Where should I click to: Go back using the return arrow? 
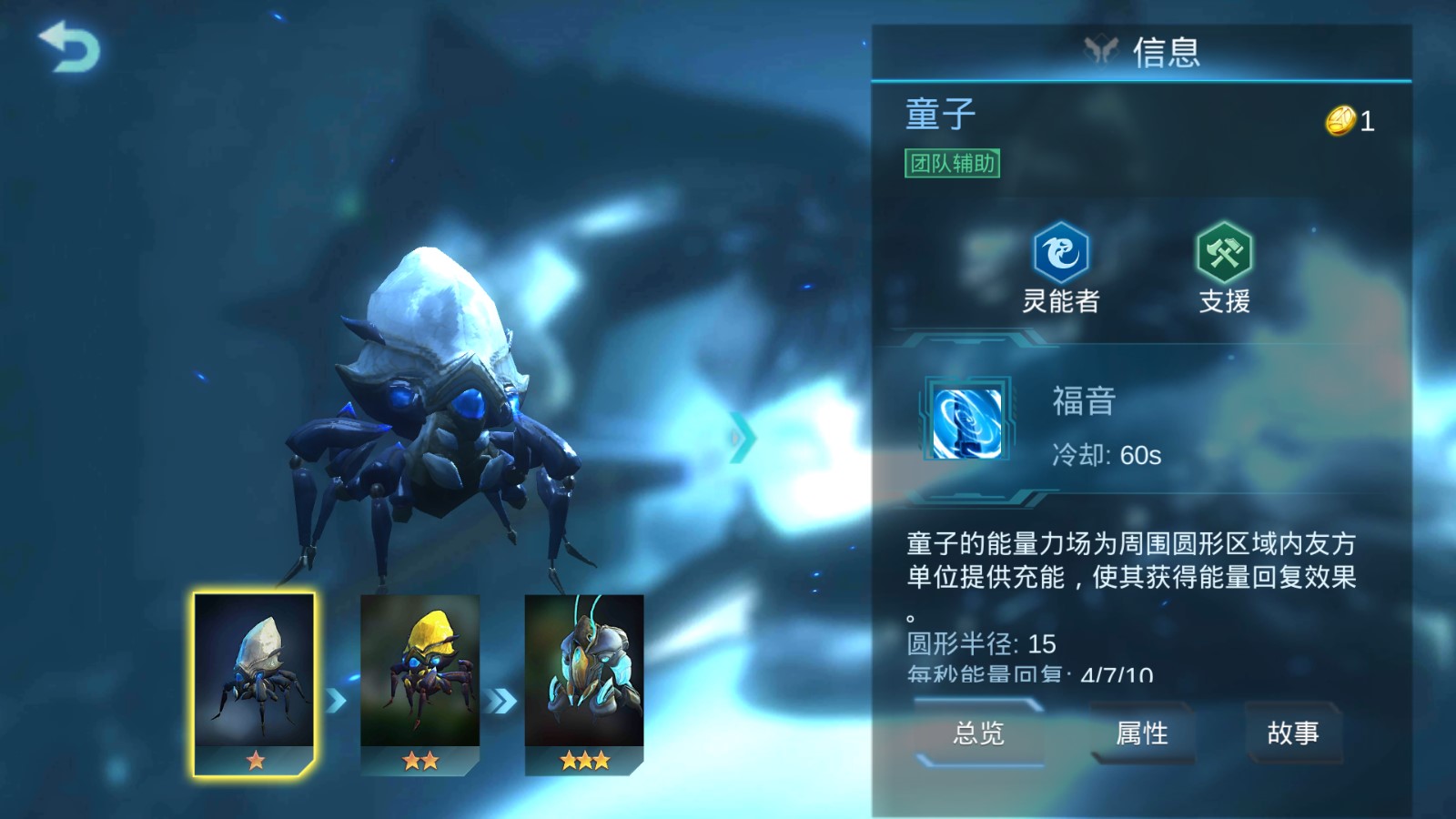69,47
